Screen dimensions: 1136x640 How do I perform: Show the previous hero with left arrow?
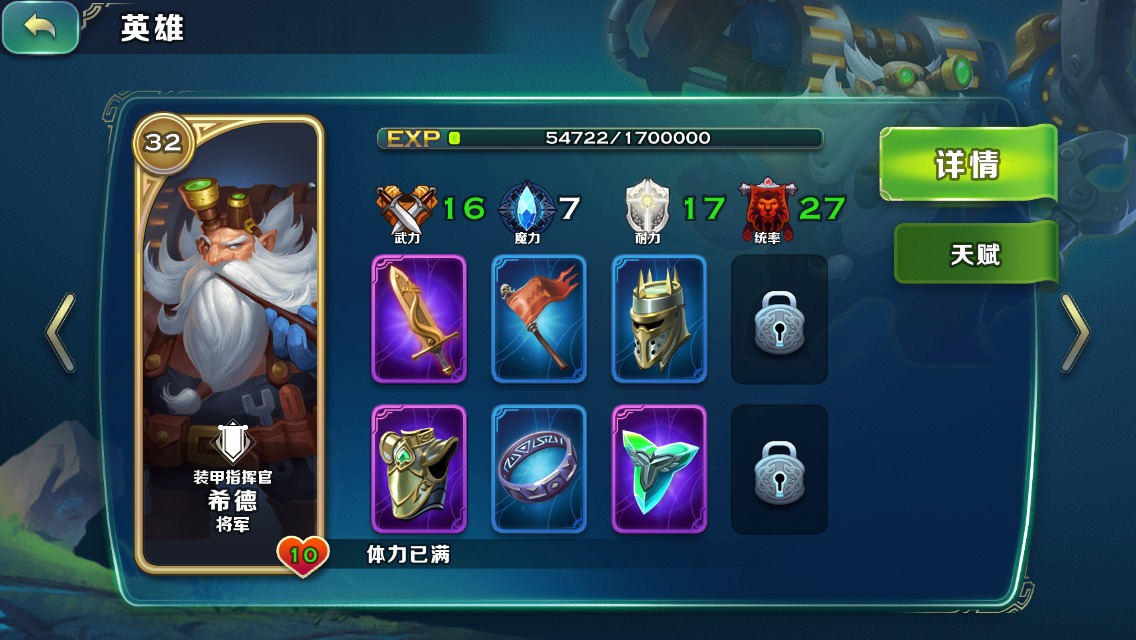(61, 333)
